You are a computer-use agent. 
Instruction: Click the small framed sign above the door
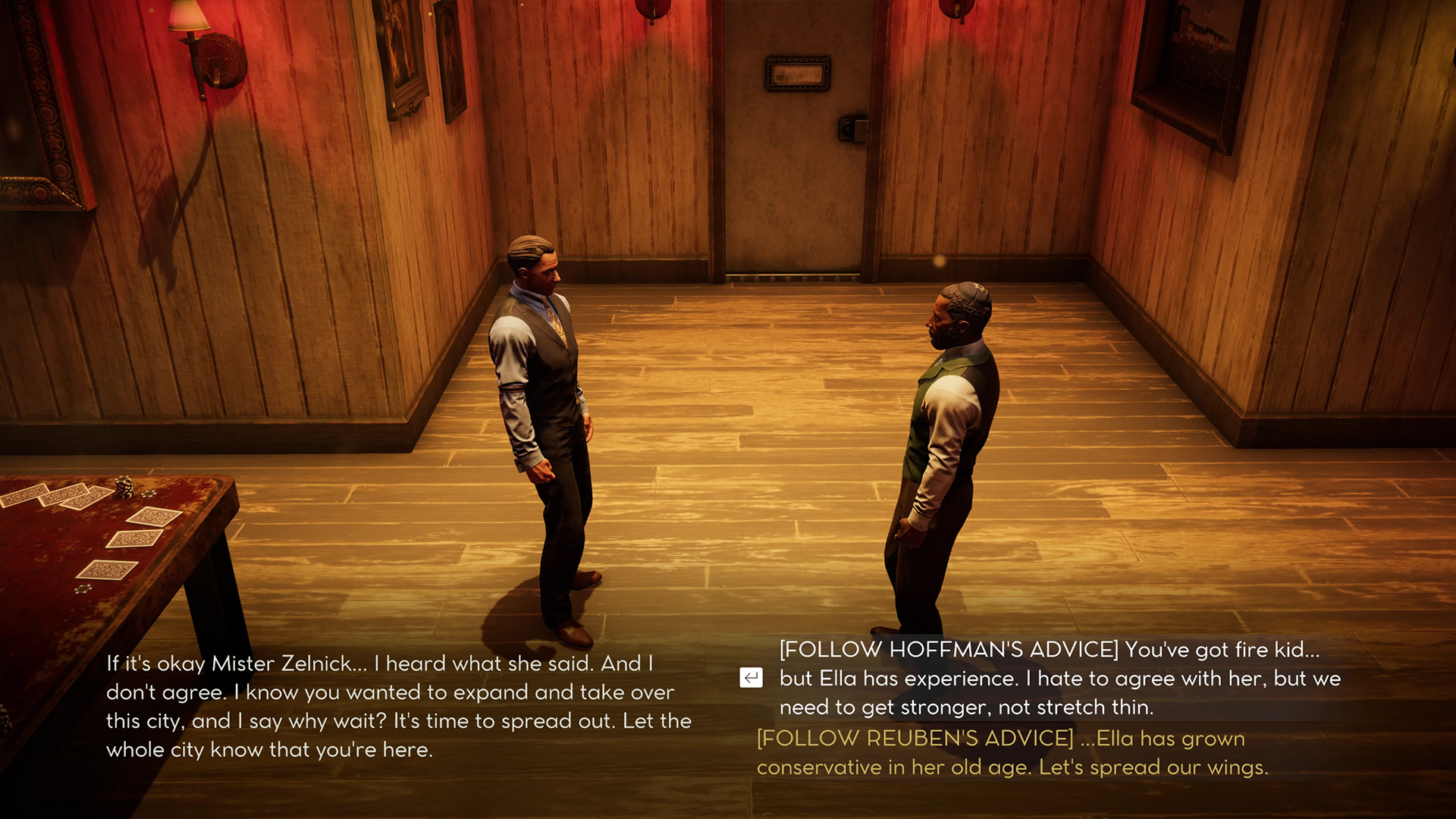[798, 74]
